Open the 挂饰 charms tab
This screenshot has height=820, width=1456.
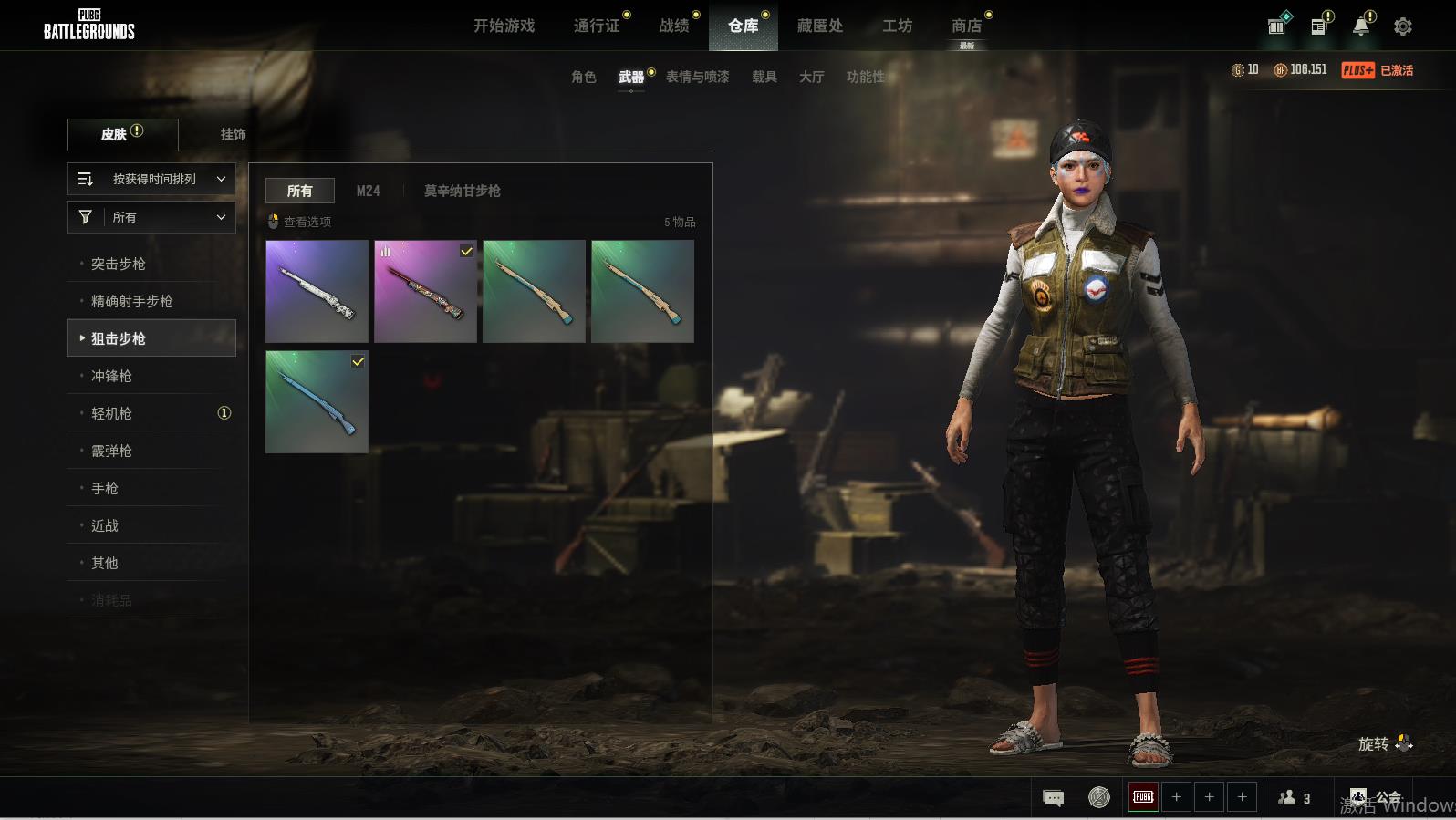point(233,134)
